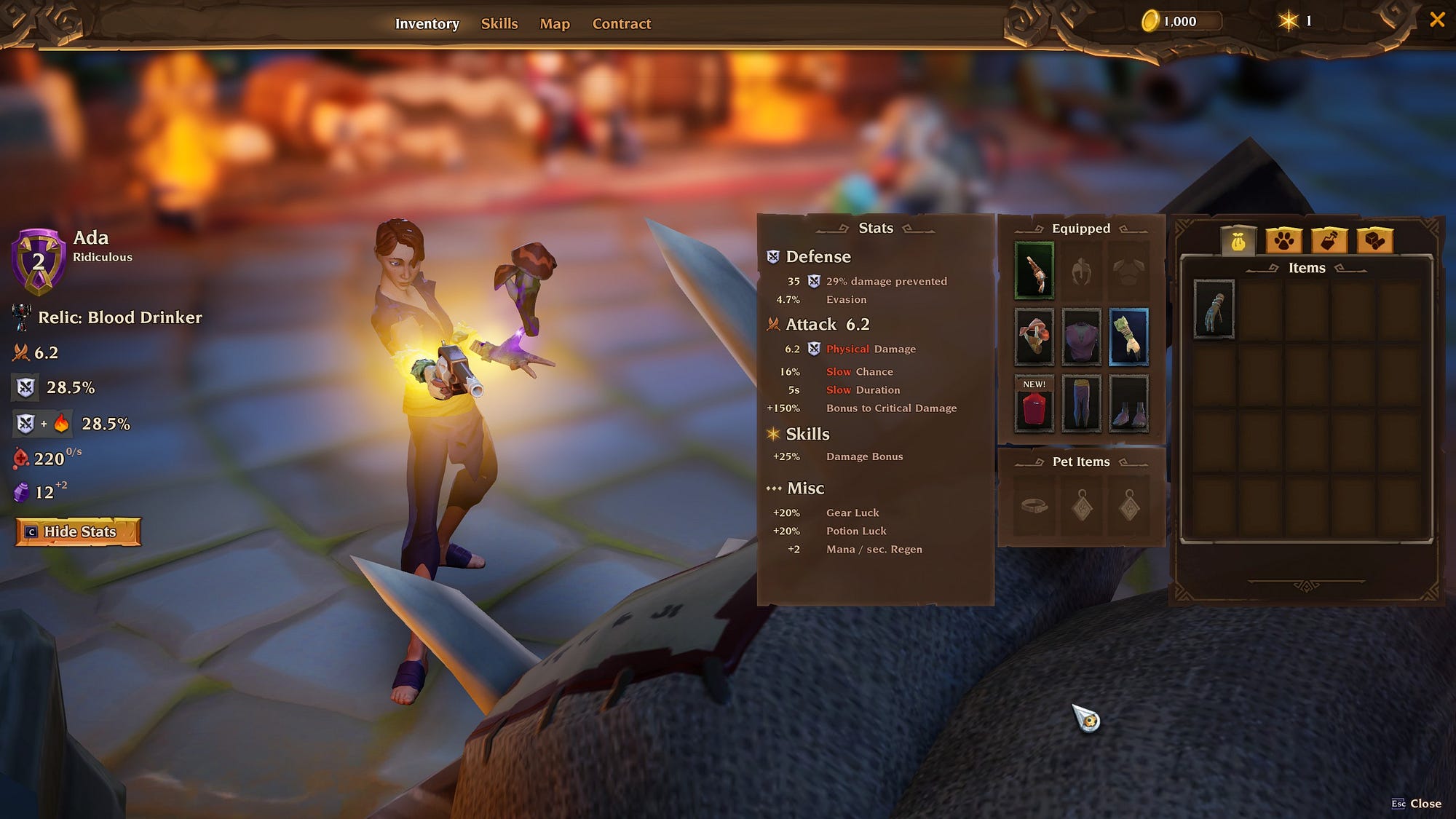Open the crafting materials blocks tab

pyautogui.click(x=1374, y=240)
